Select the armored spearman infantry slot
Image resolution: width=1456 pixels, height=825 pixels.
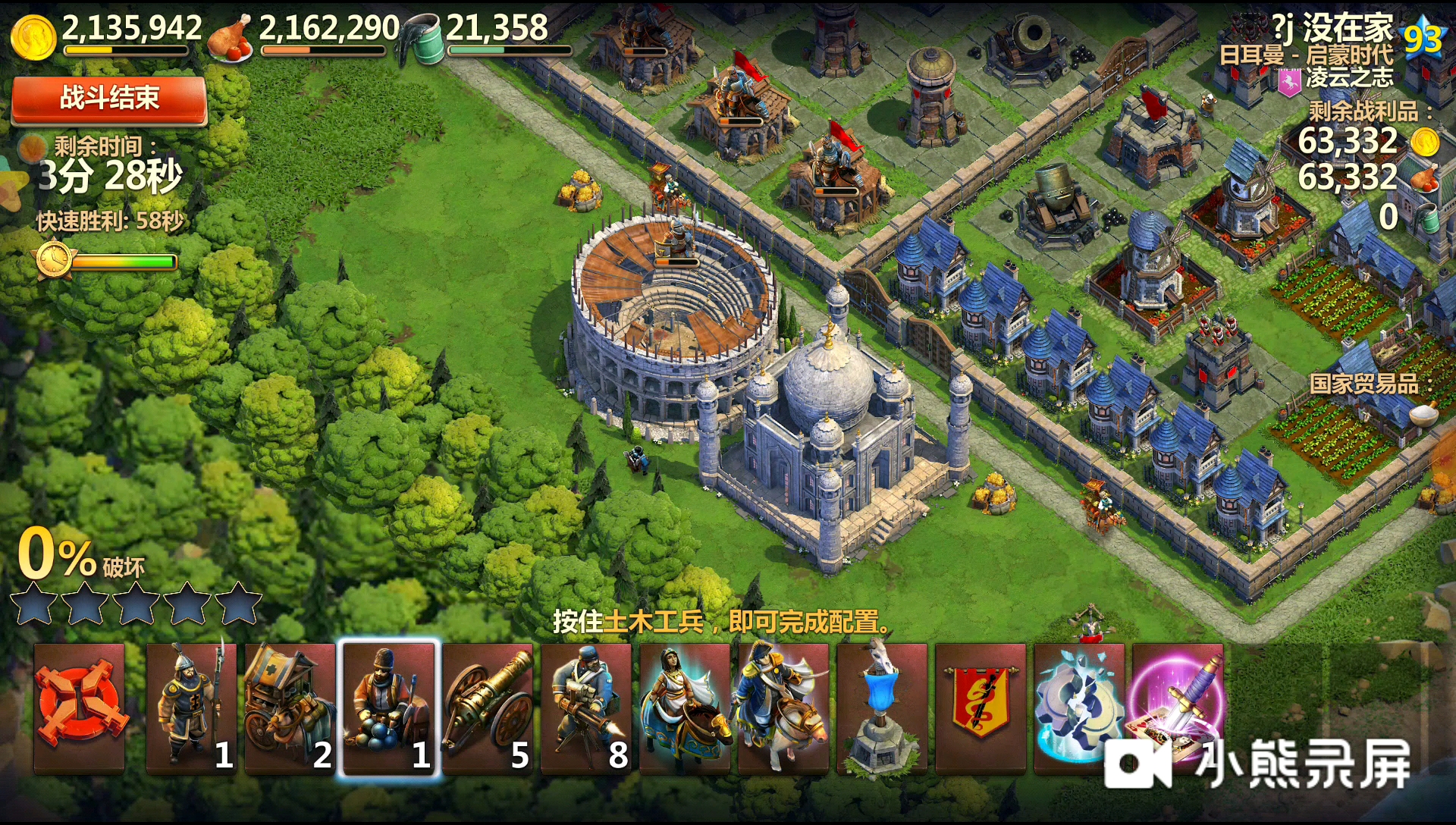[x=191, y=707]
